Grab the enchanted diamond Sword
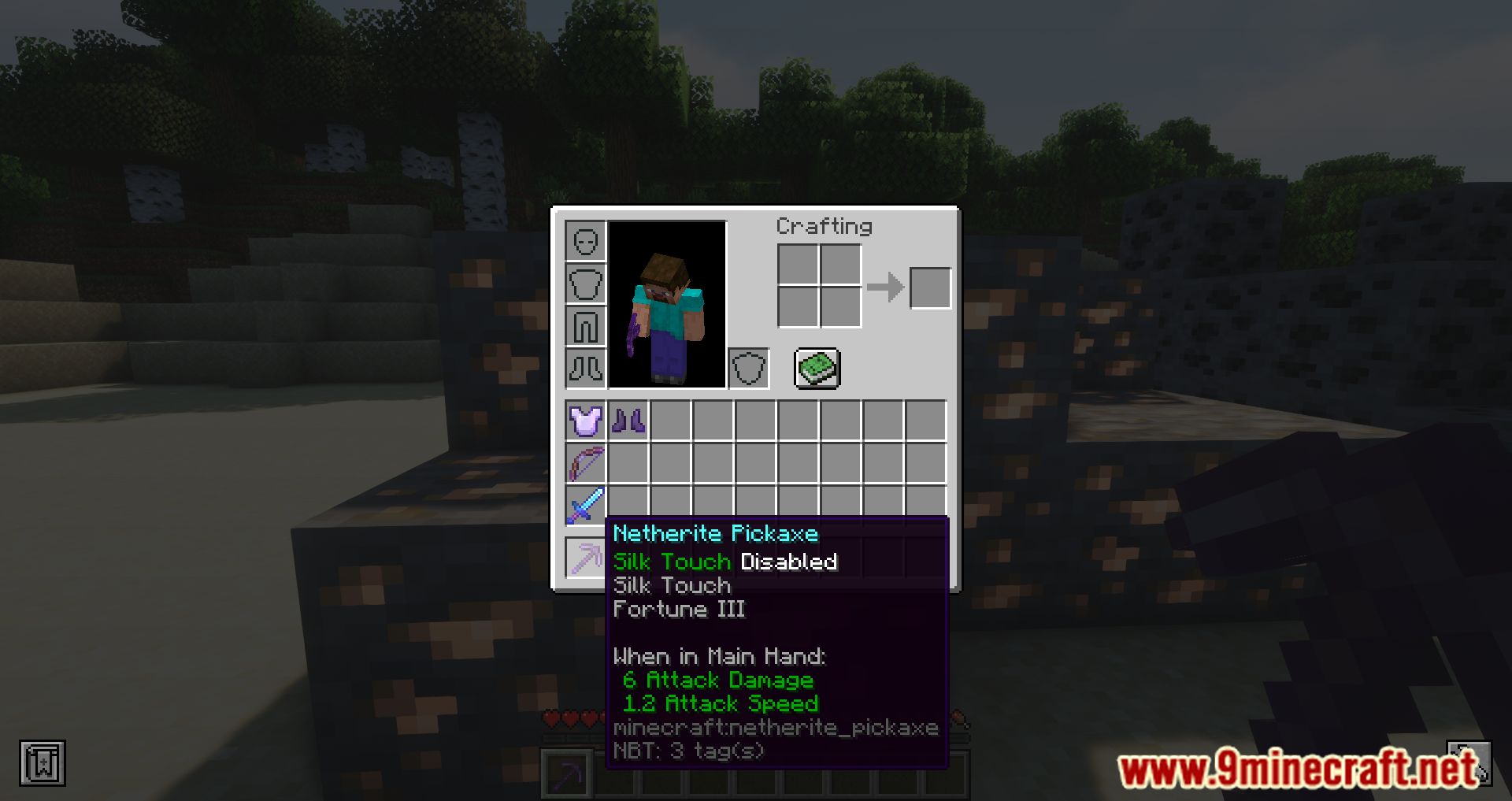The width and height of the screenshot is (1512, 801). 586,505
